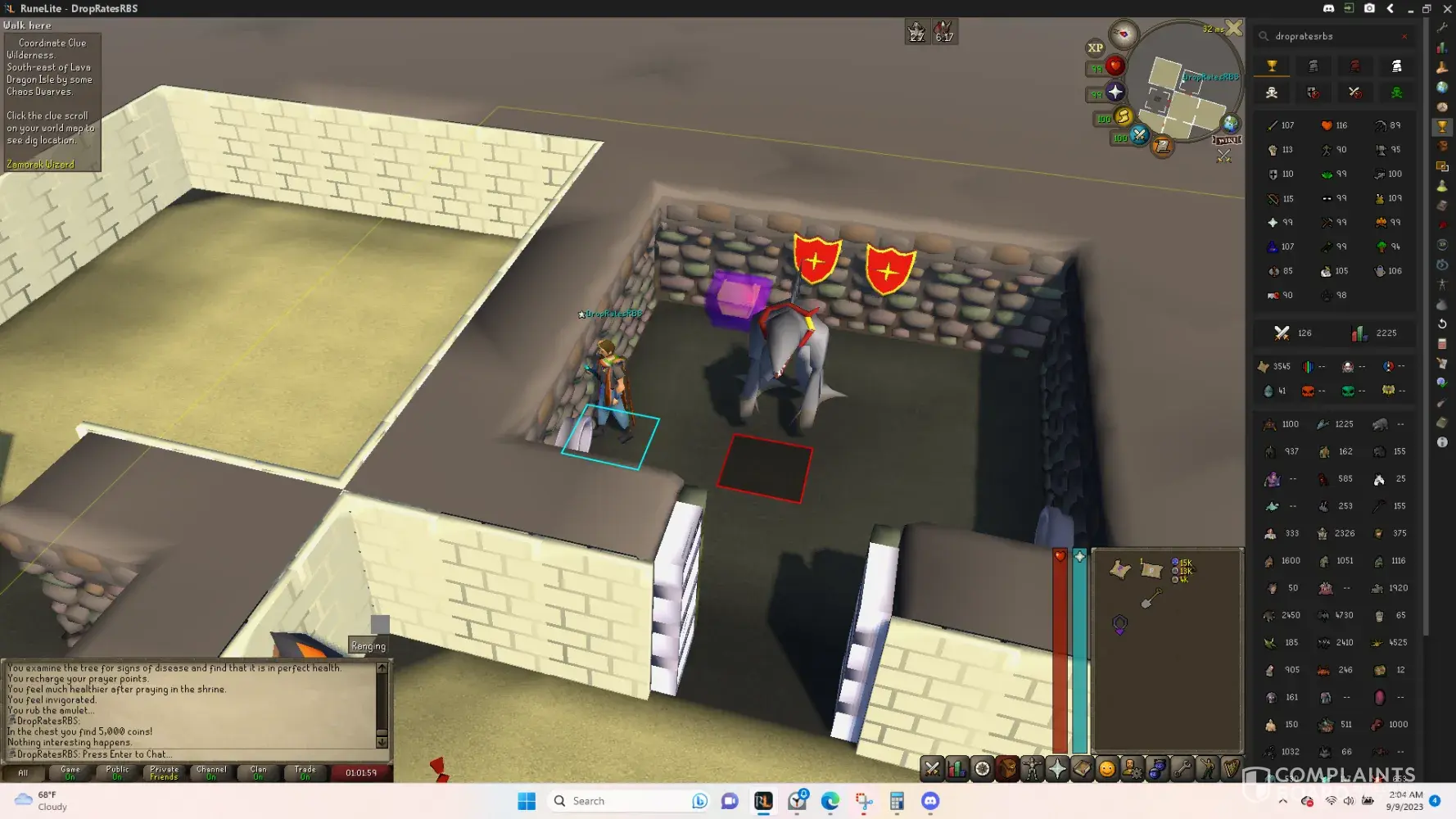
Task: Open the Emotes tab with smiley face
Action: tap(1107, 768)
